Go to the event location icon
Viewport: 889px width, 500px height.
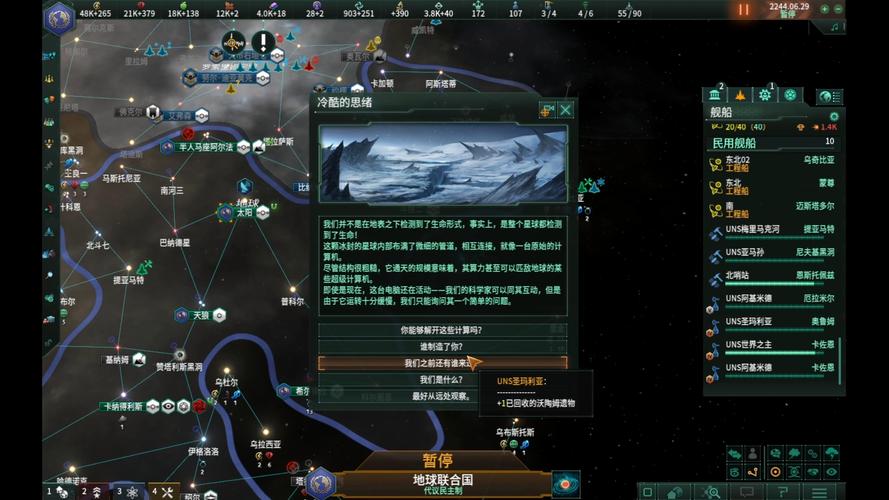tap(547, 109)
